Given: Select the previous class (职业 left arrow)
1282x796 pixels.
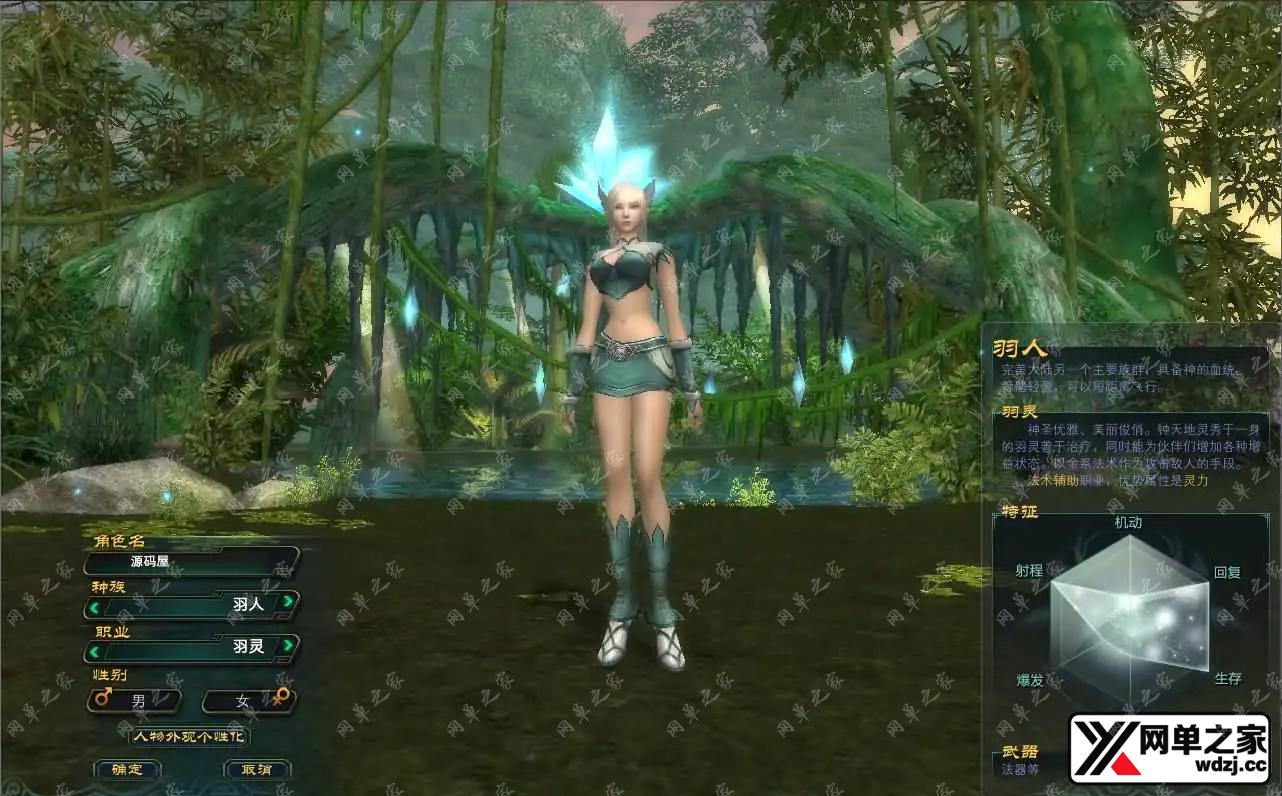Looking at the screenshot, I should [94, 650].
